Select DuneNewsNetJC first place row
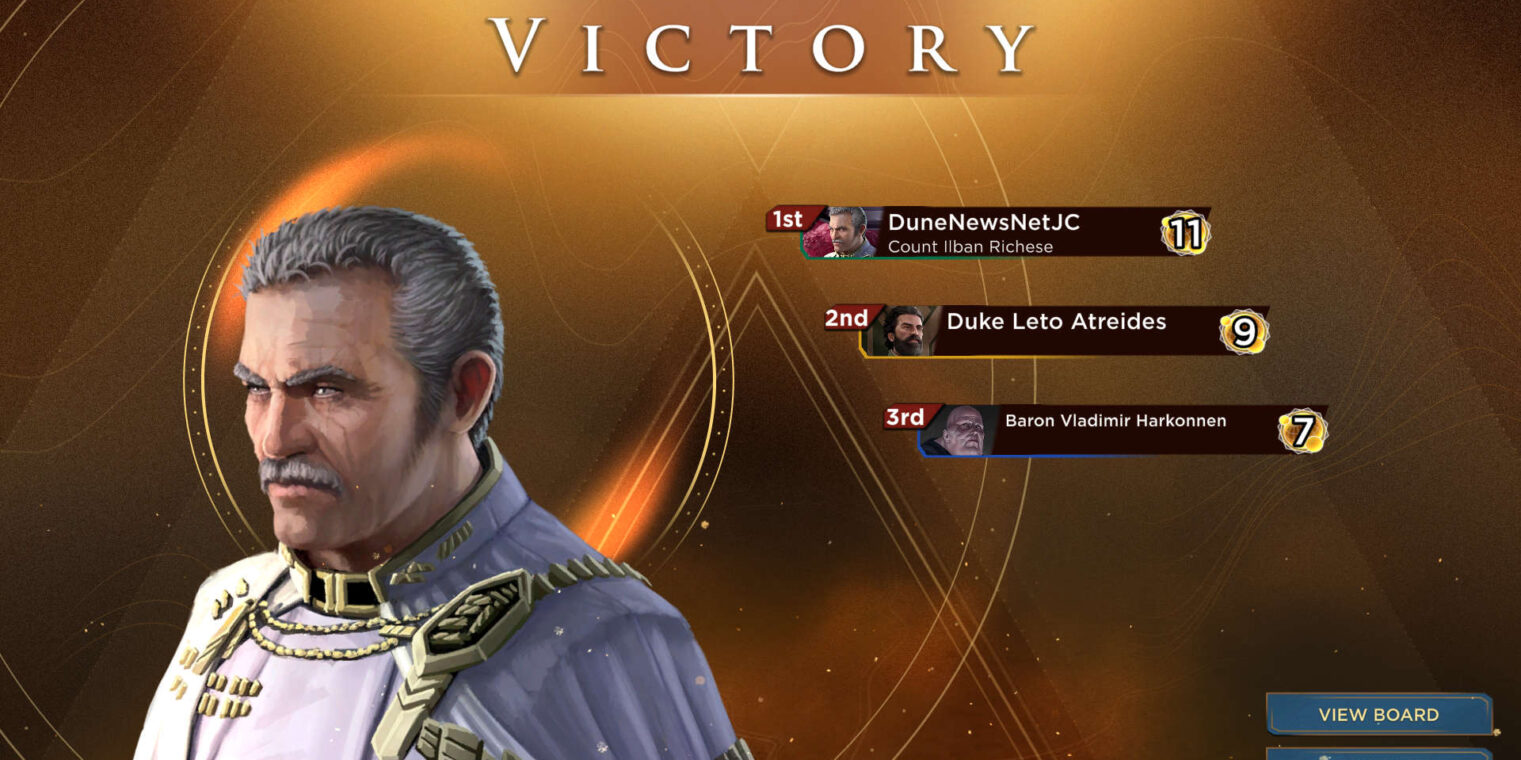This screenshot has height=760, width=1521. pyautogui.click(x=1000, y=233)
